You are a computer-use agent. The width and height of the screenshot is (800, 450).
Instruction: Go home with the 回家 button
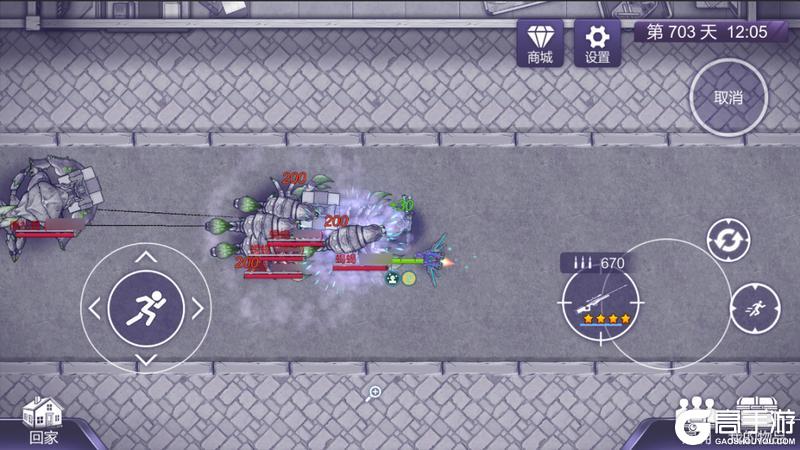43,419
